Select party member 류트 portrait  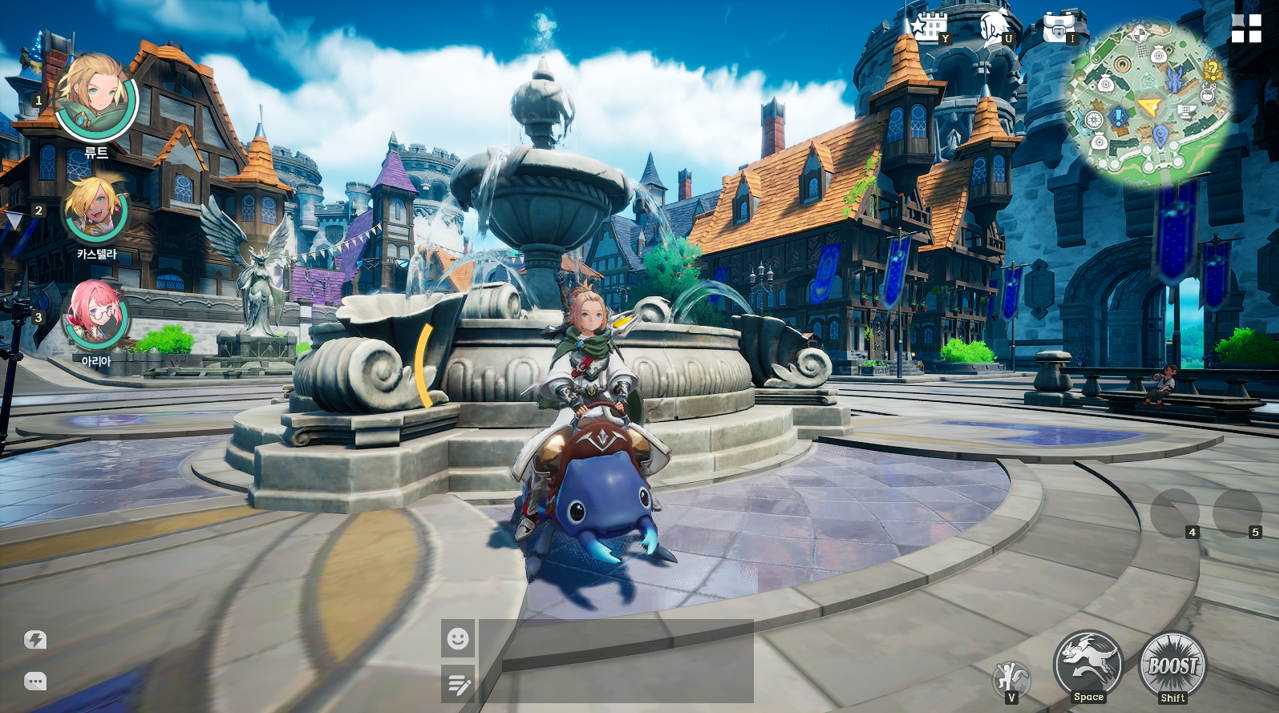pos(95,98)
